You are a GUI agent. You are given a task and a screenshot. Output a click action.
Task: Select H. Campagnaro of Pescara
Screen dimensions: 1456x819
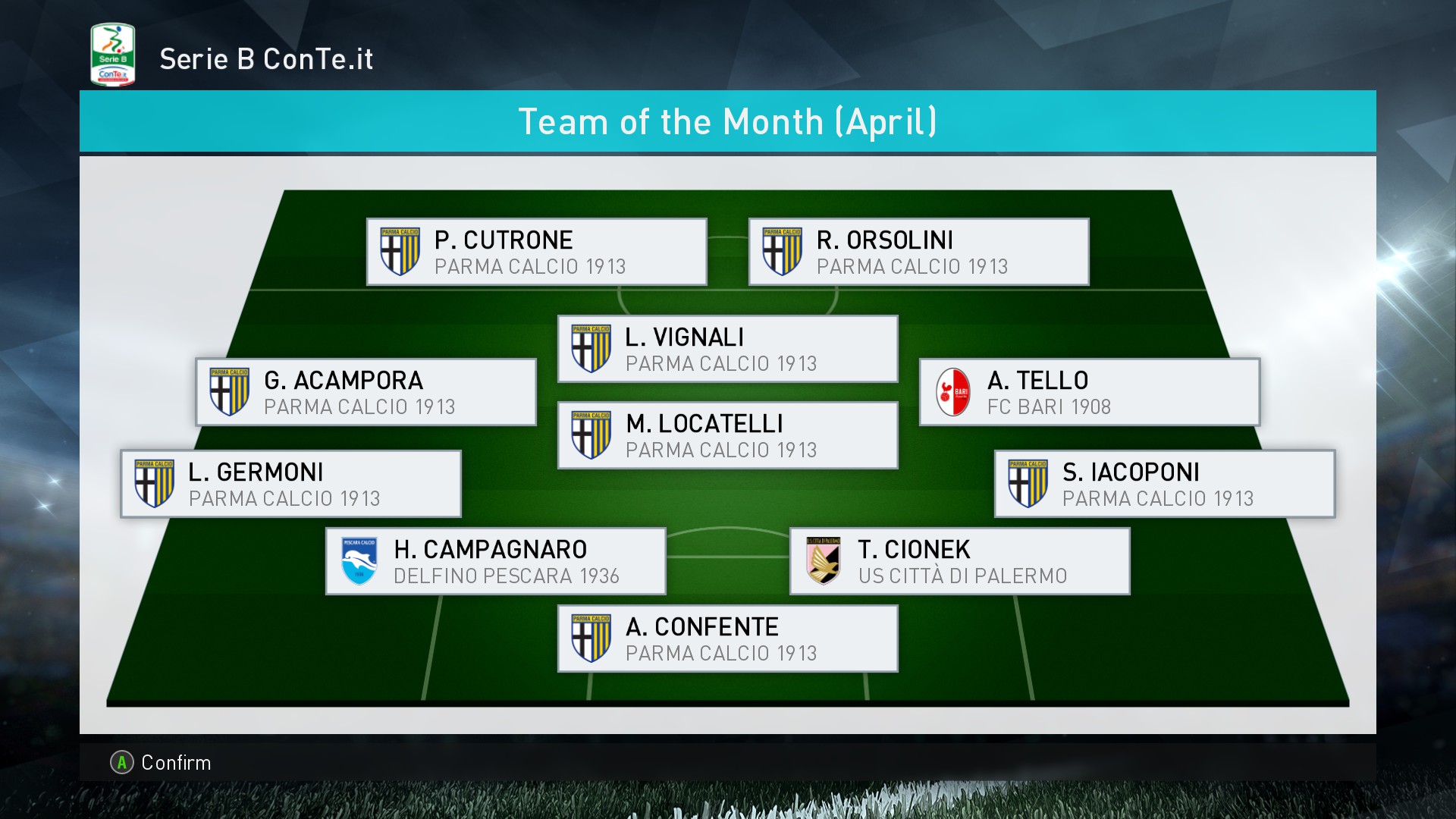(495, 562)
